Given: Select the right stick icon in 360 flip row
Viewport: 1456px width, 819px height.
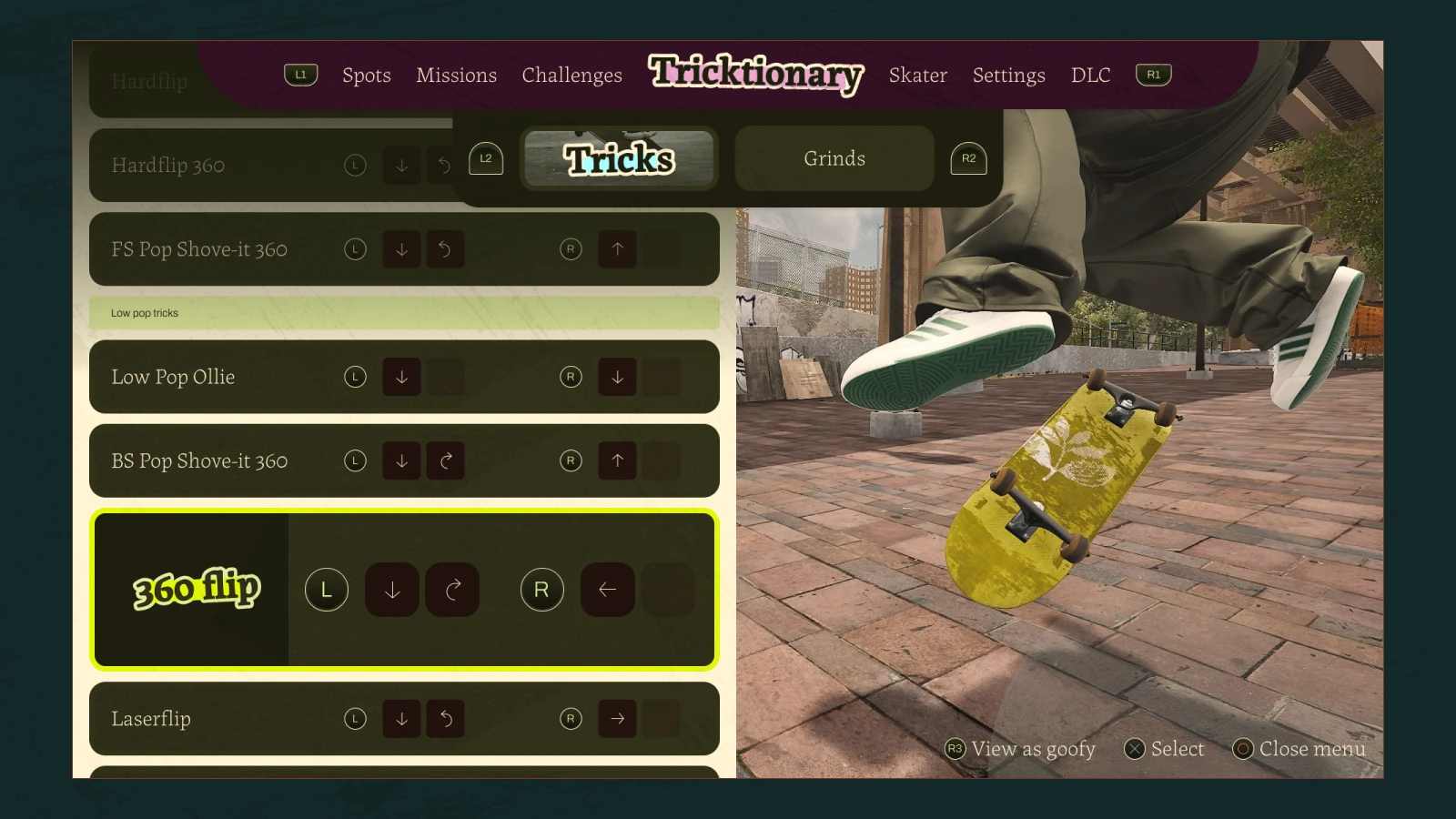Looking at the screenshot, I should [541, 590].
